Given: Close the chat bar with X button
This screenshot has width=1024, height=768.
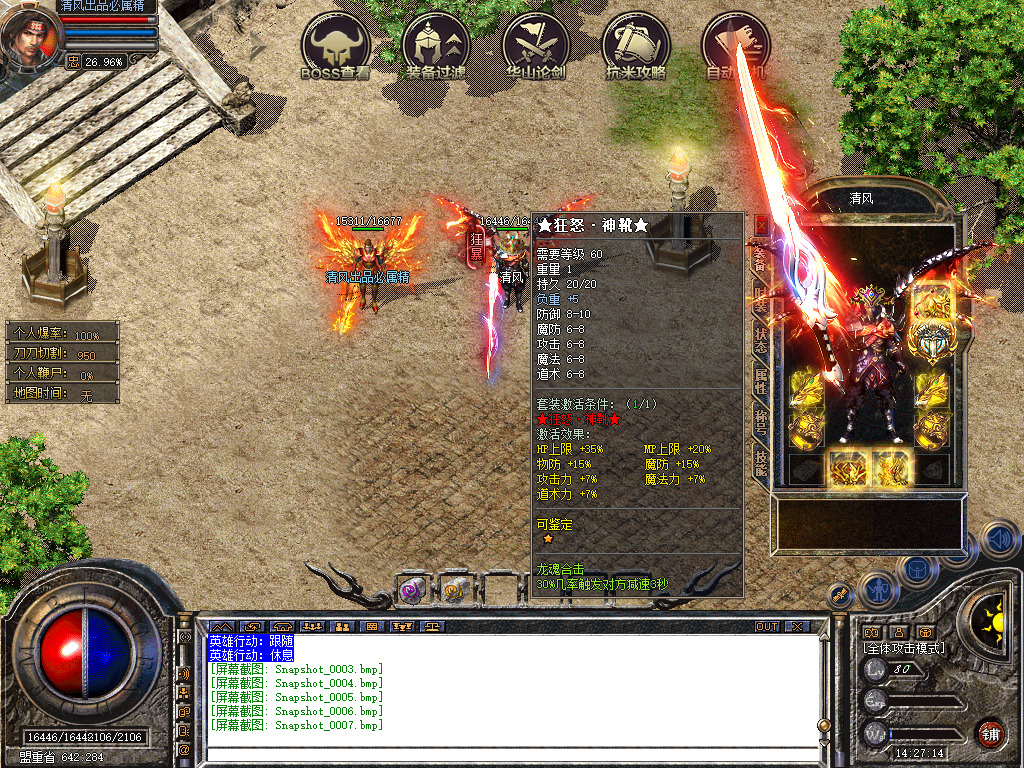Looking at the screenshot, I should [x=797, y=627].
